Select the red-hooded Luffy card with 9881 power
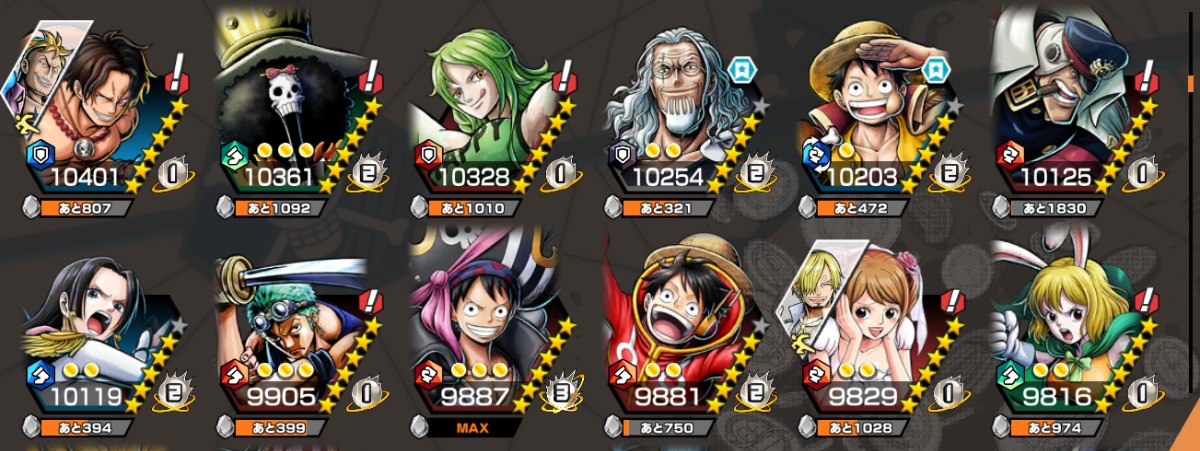Image resolution: width=1200 pixels, height=451 pixels. (x=680, y=330)
